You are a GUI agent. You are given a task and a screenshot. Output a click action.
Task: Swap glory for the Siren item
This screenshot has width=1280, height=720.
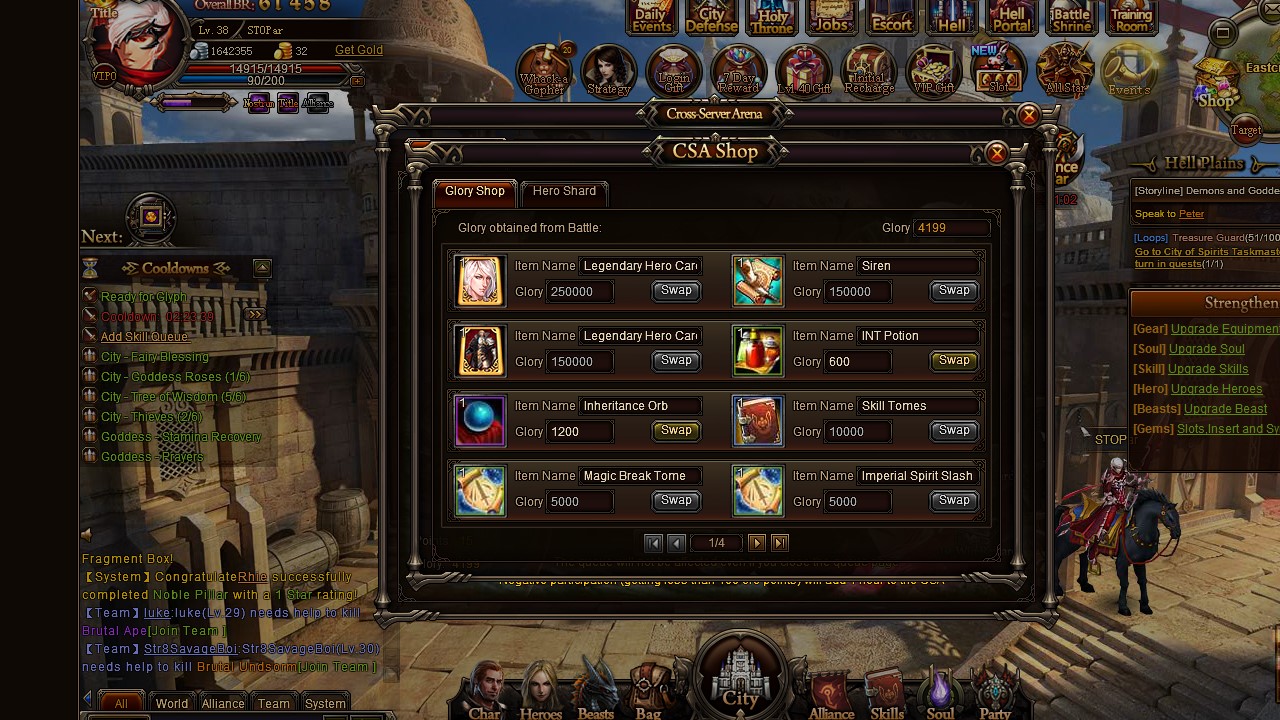coord(953,291)
